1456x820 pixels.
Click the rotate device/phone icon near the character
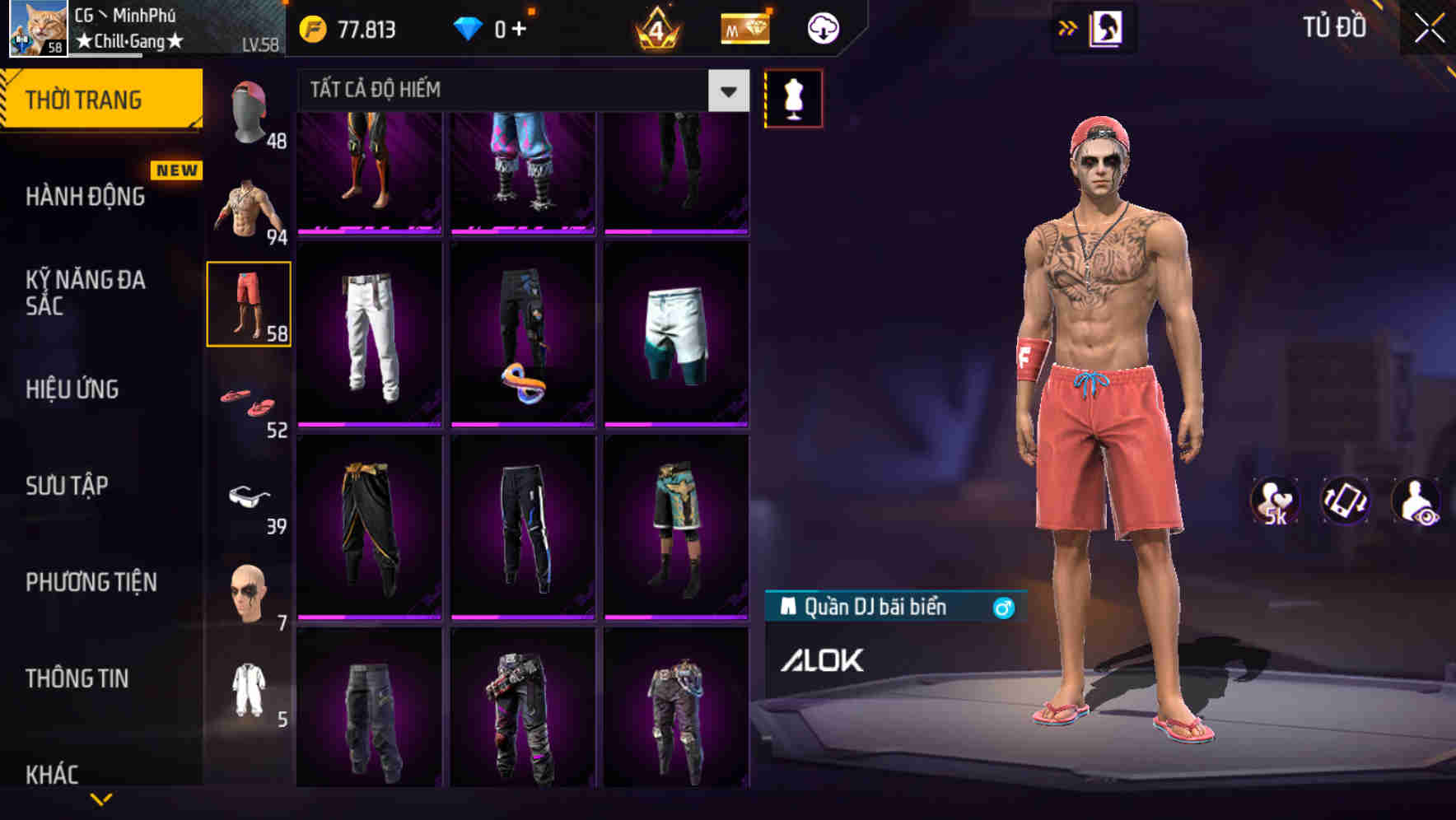(x=1346, y=502)
